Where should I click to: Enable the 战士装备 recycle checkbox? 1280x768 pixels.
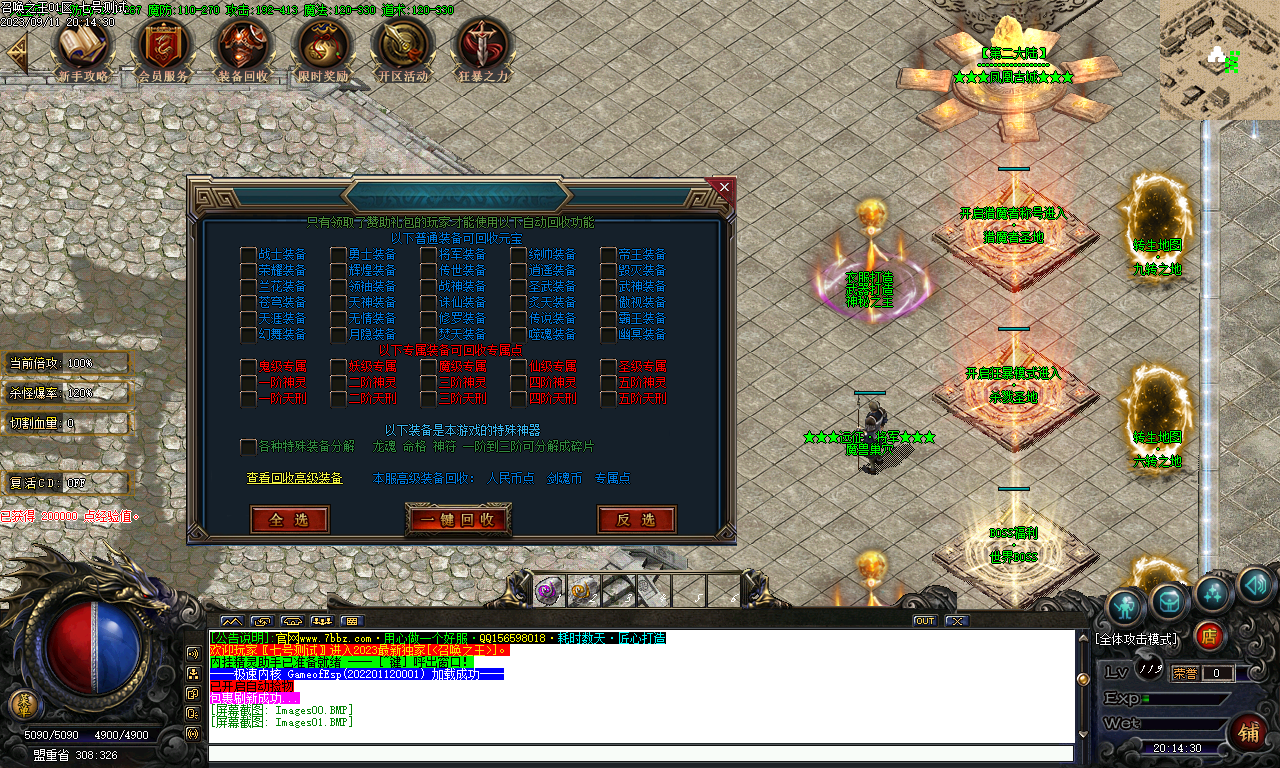pyautogui.click(x=247, y=253)
